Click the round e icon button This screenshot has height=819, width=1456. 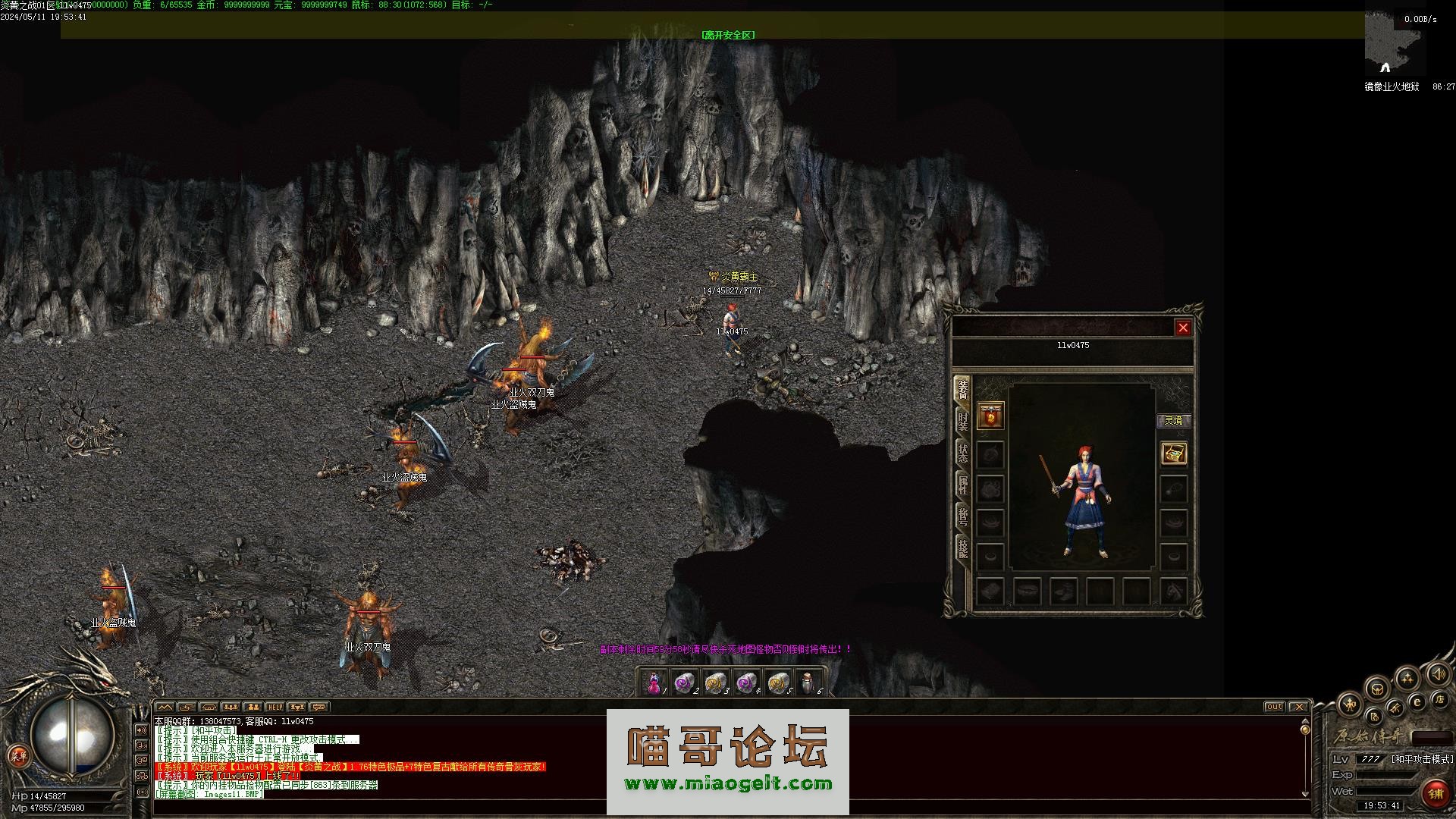coord(1417,703)
